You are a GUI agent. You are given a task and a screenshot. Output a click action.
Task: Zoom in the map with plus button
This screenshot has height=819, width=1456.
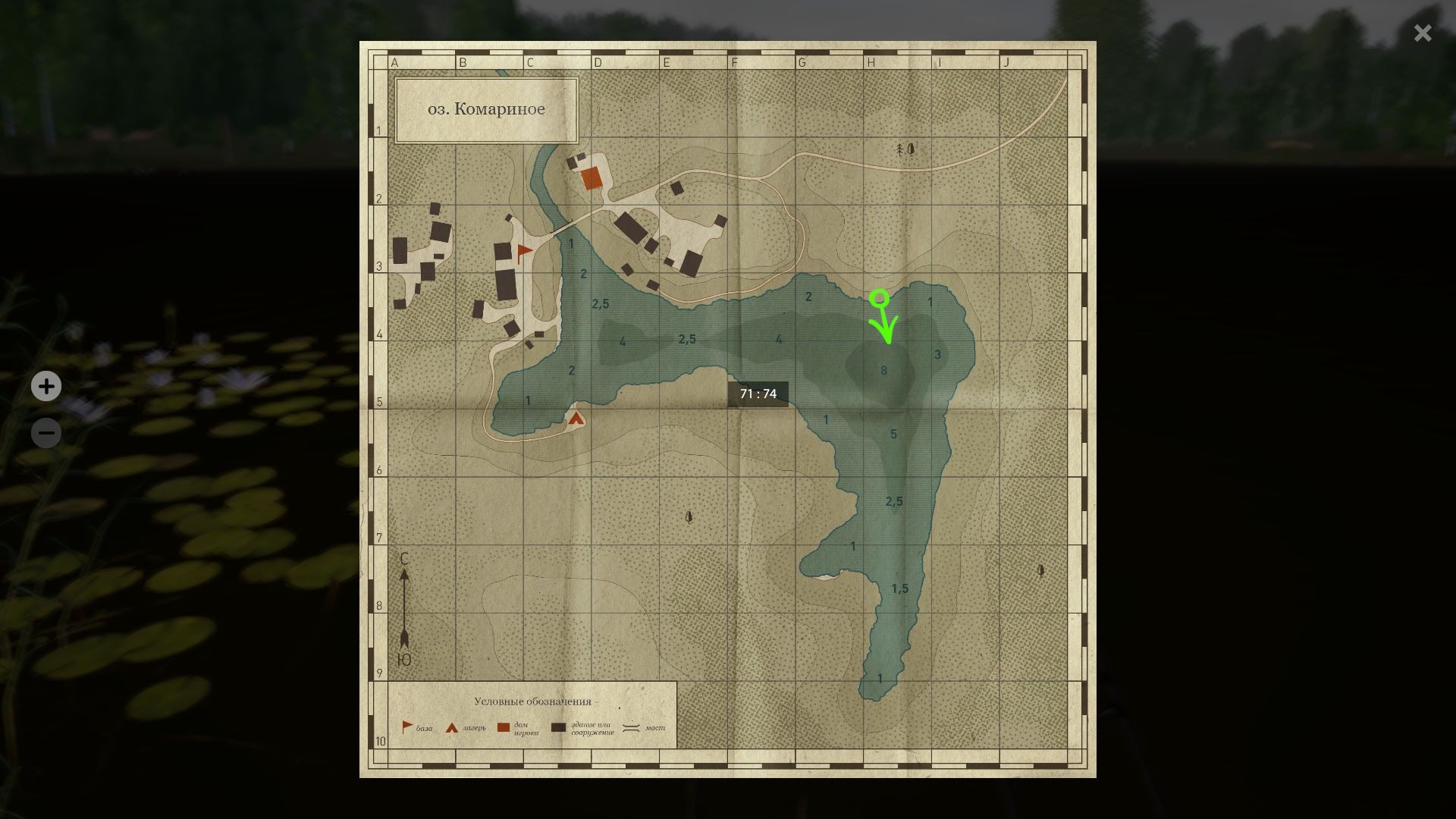pyautogui.click(x=46, y=387)
